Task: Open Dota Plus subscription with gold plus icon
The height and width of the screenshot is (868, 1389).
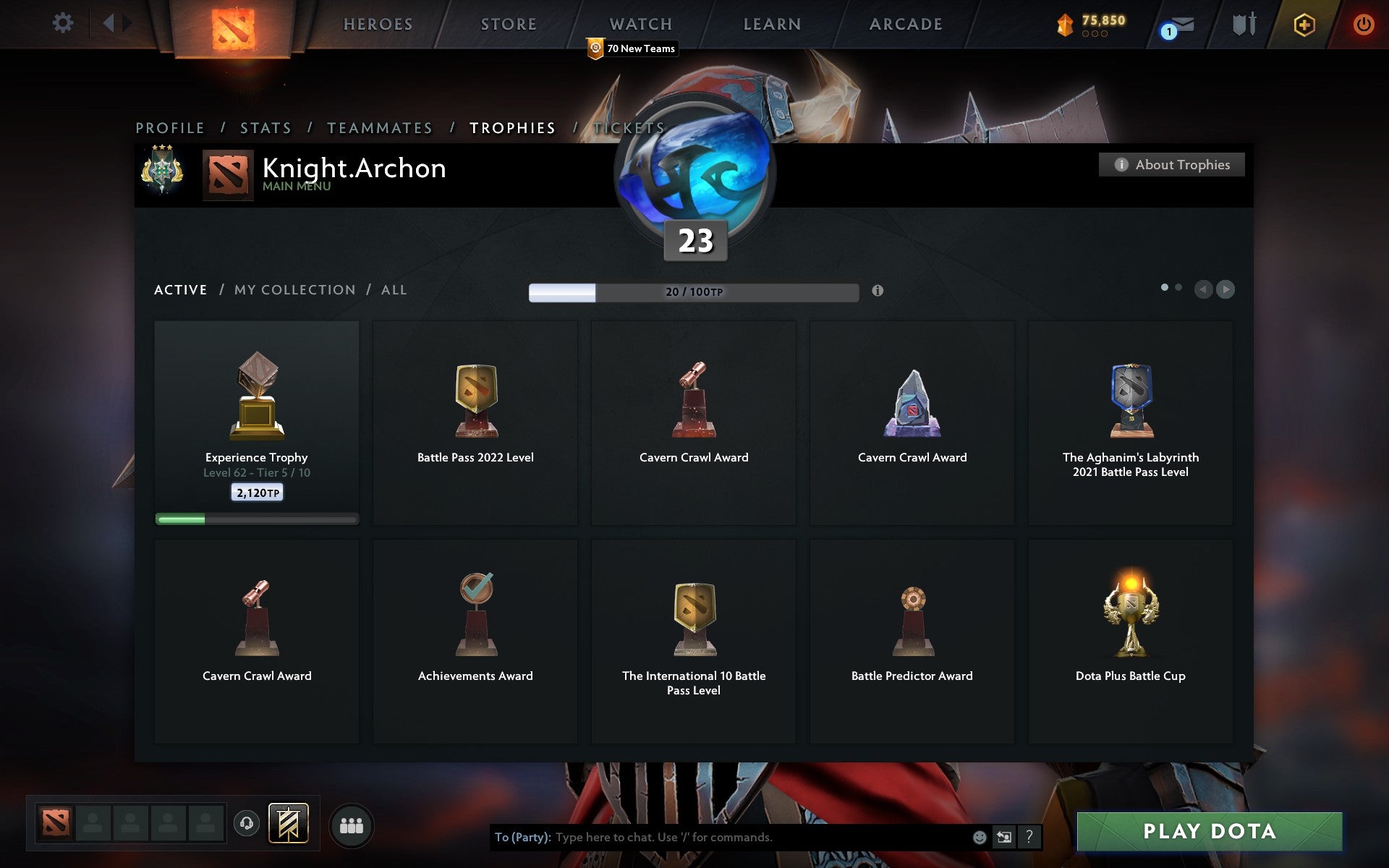Action: pos(1303,24)
